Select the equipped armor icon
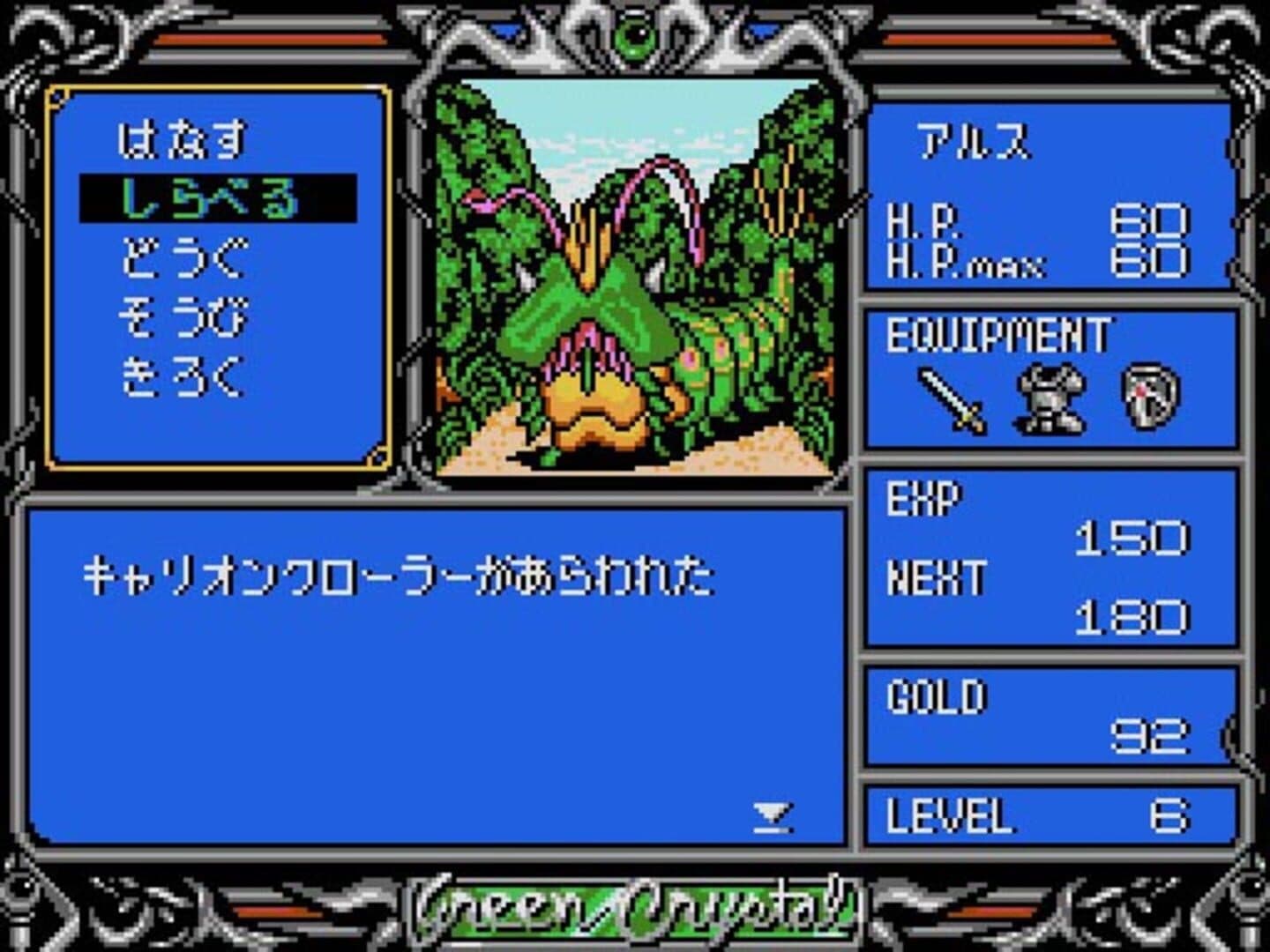Viewport: 1270px width, 952px height. click(1051, 399)
